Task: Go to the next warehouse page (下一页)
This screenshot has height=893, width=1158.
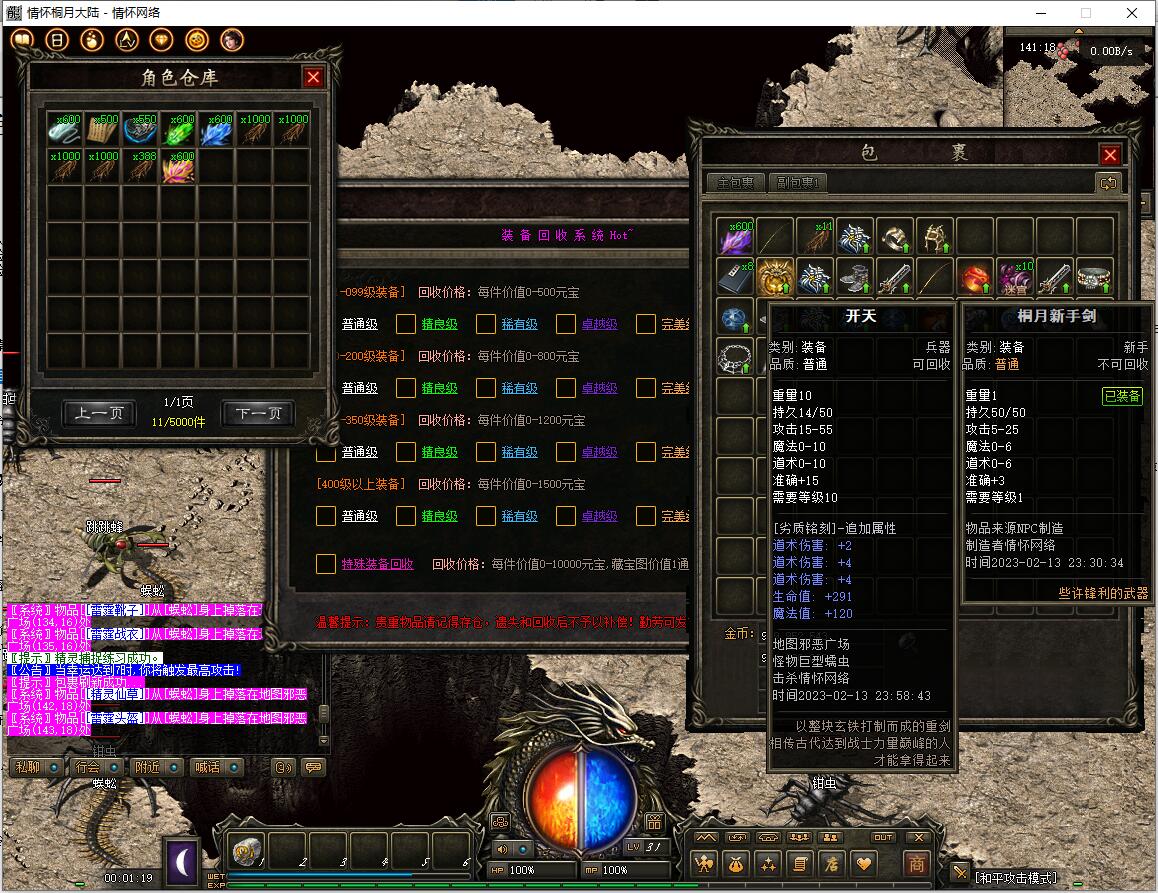Action: pyautogui.click(x=258, y=413)
